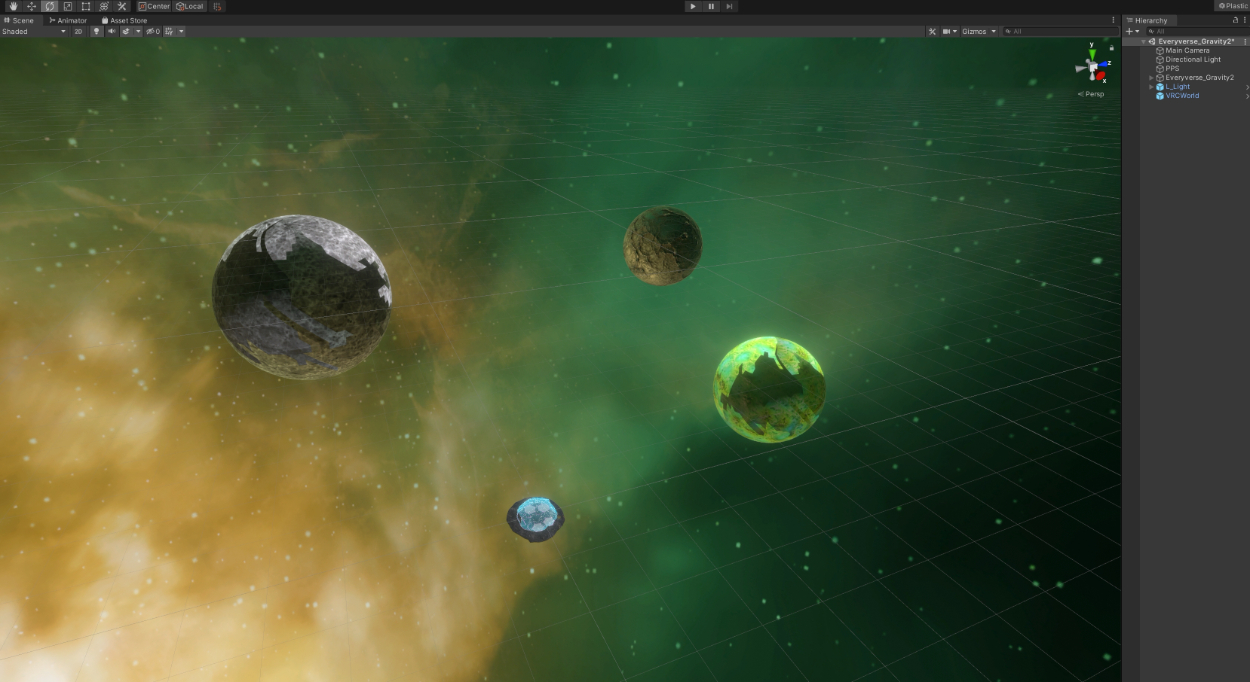Image resolution: width=1250 pixels, height=682 pixels.
Task: Switch to the Animator tab
Action: (68, 20)
